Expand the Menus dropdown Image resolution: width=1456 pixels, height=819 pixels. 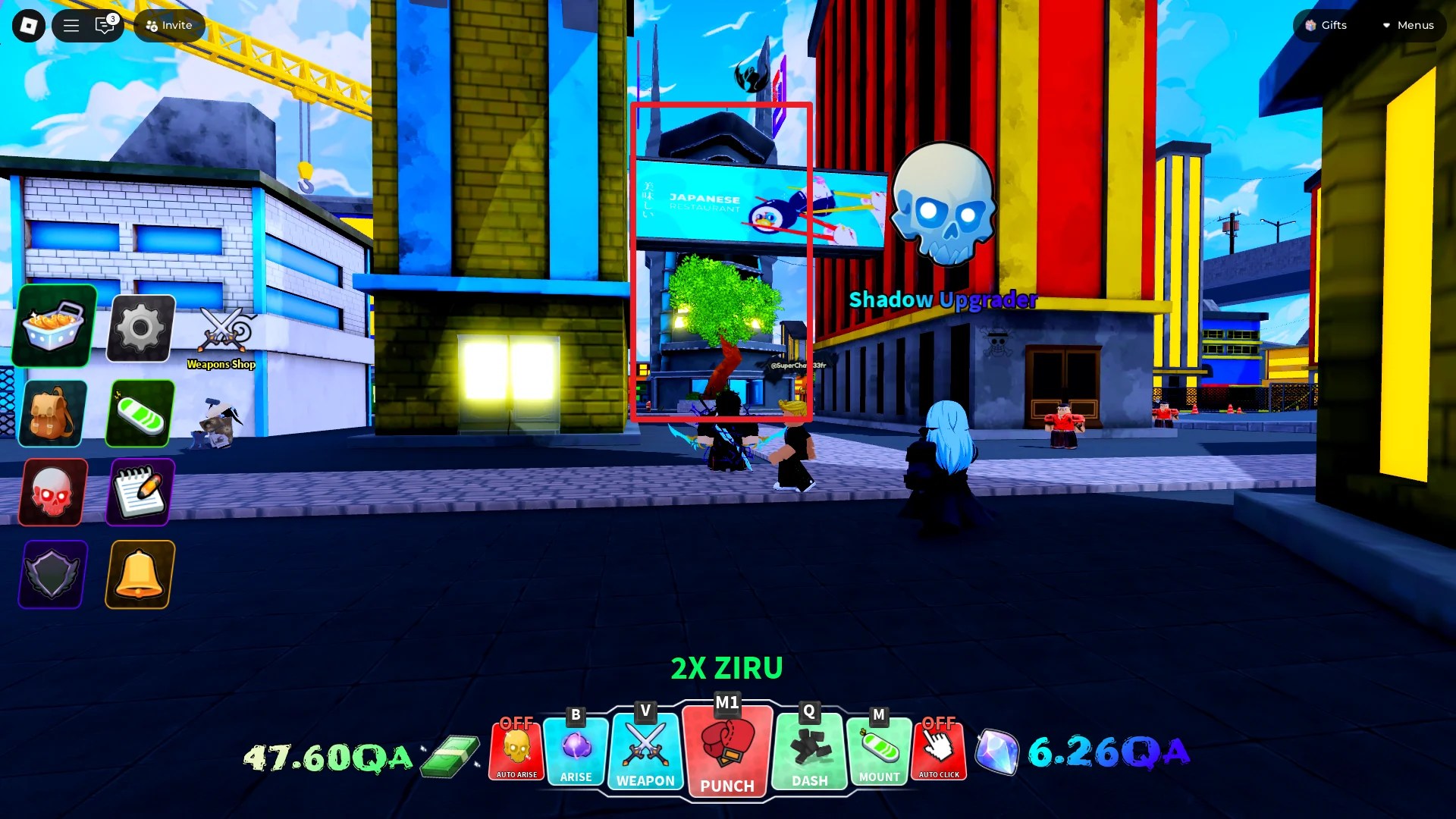pos(1409,25)
